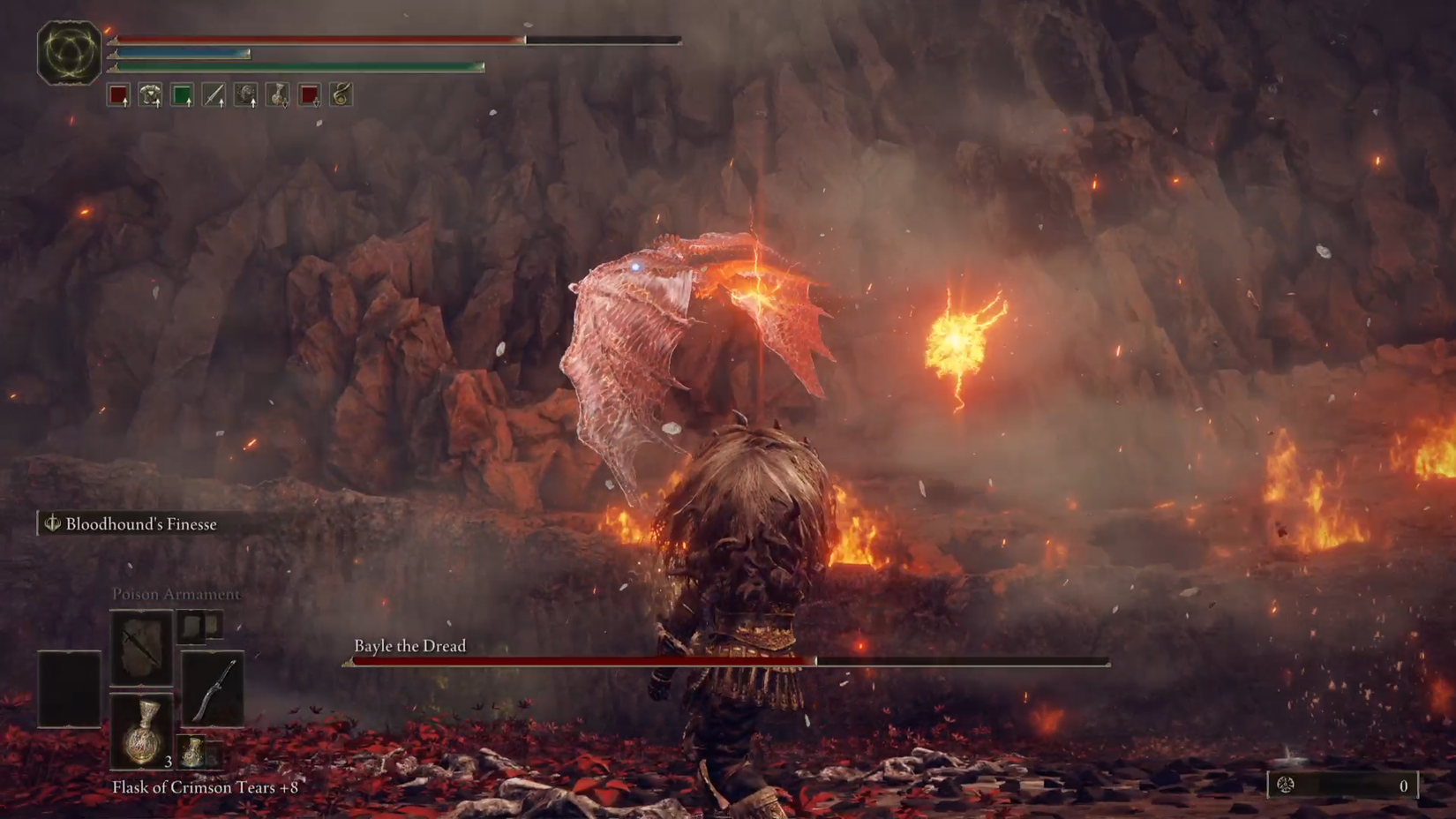Select the golden rune icon at the quick bar's end

tap(342, 95)
